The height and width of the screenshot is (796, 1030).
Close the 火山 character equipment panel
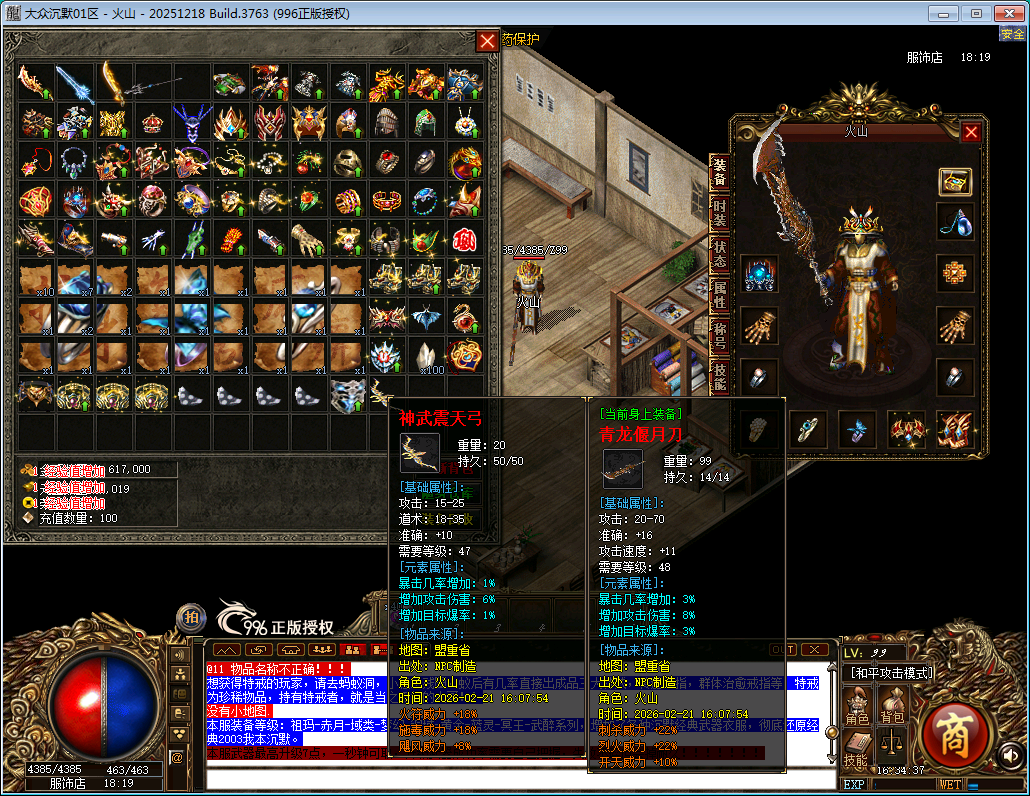tap(970, 131)
